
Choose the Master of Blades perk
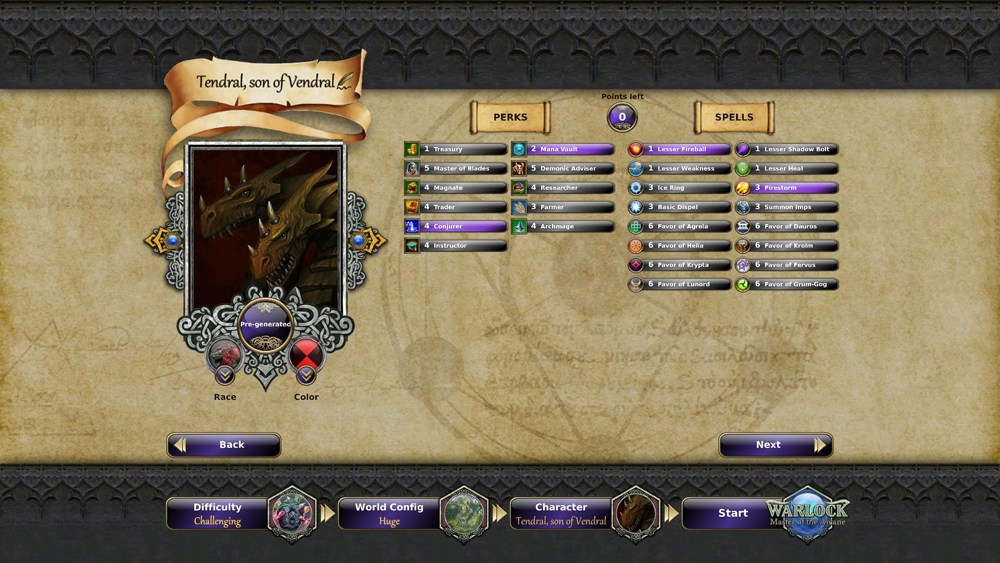456,169
